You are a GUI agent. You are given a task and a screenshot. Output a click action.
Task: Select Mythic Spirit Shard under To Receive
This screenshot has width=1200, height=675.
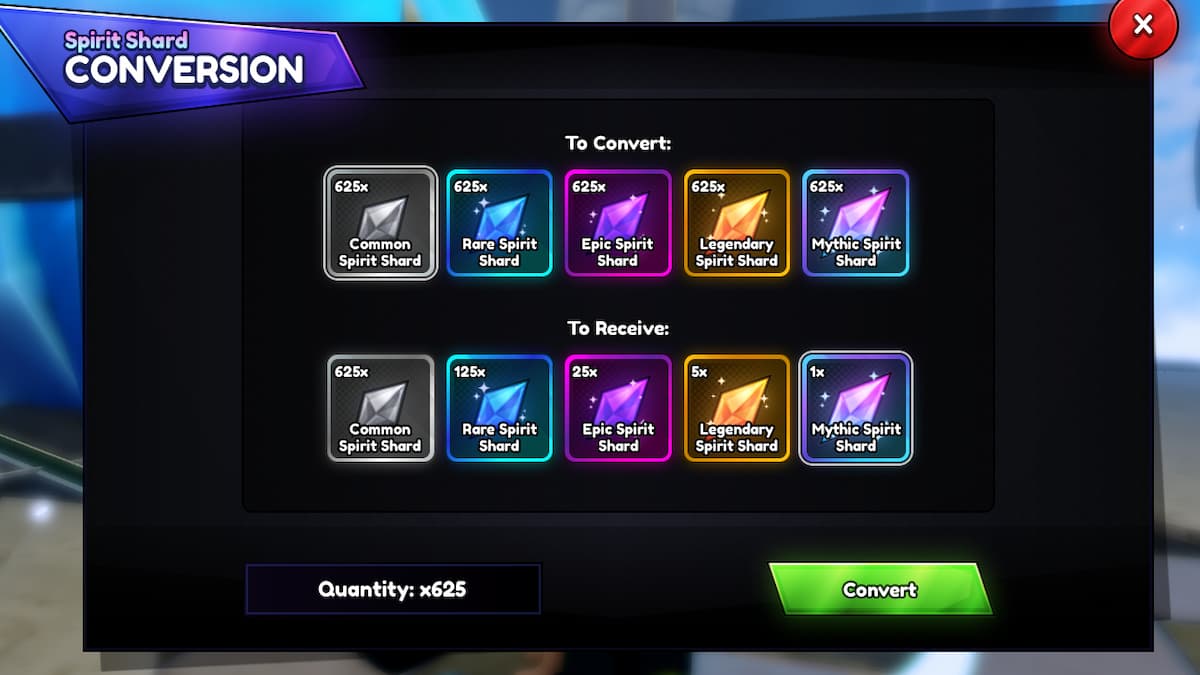[x=856, y=408]
